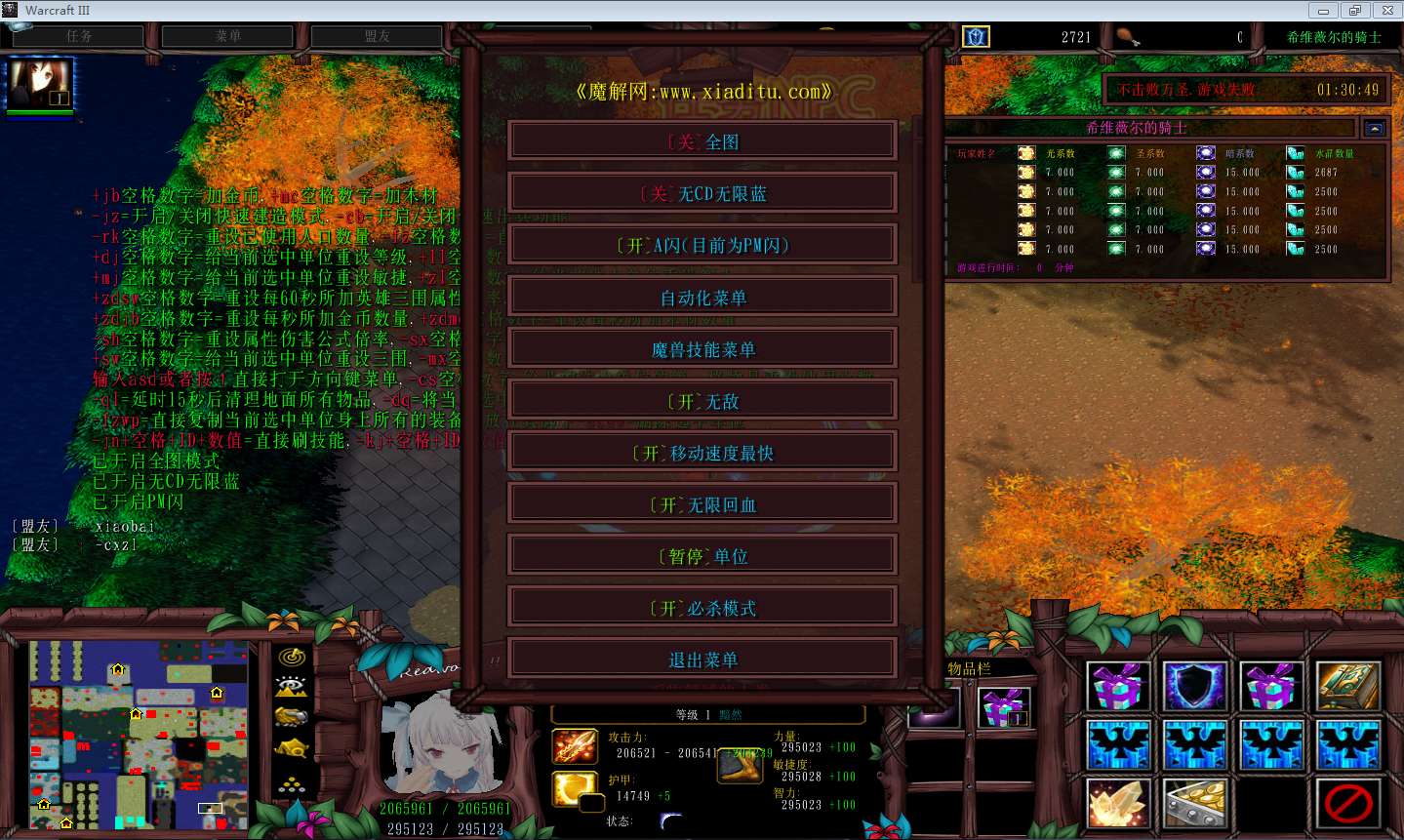Close the Warcraft III window
This screenshot has width=1404, height=840.
click(x=1386, y=10)
